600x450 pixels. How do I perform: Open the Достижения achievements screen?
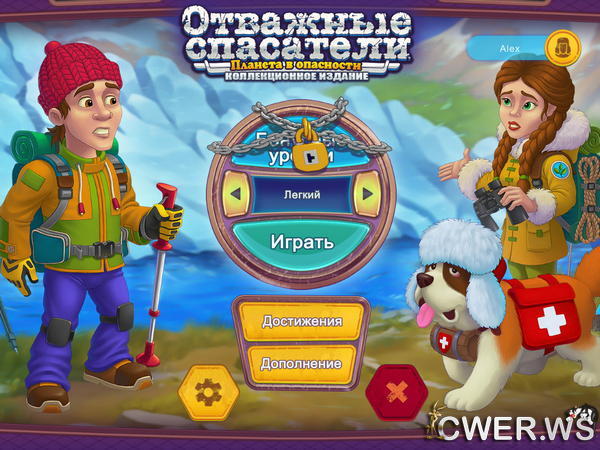click(x=301, y=321)
